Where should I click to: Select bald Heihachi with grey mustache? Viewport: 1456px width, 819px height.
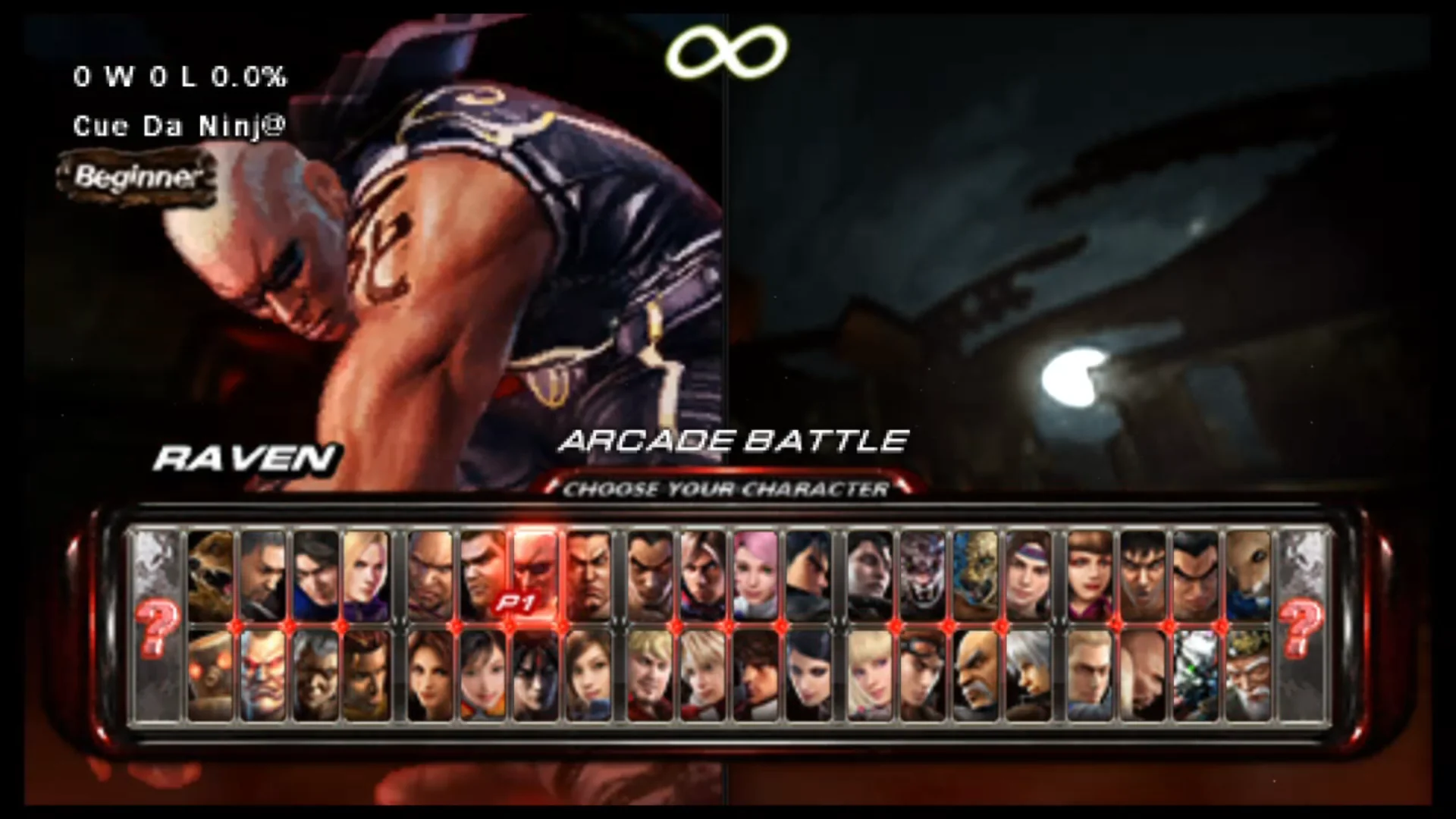coord(976,675)
